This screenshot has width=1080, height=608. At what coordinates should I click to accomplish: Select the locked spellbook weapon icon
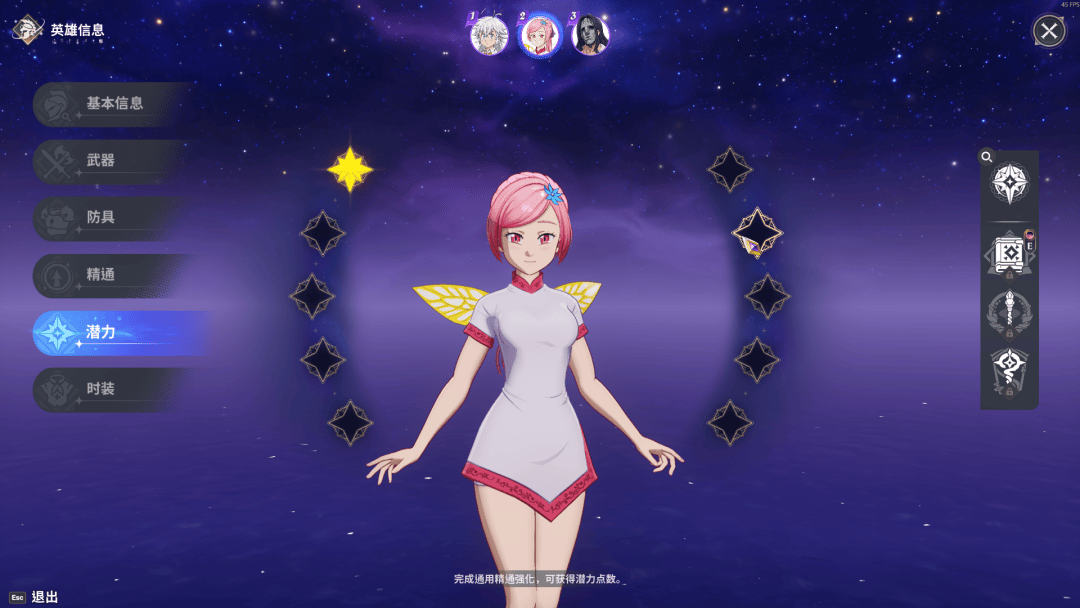click(1009, 252)
